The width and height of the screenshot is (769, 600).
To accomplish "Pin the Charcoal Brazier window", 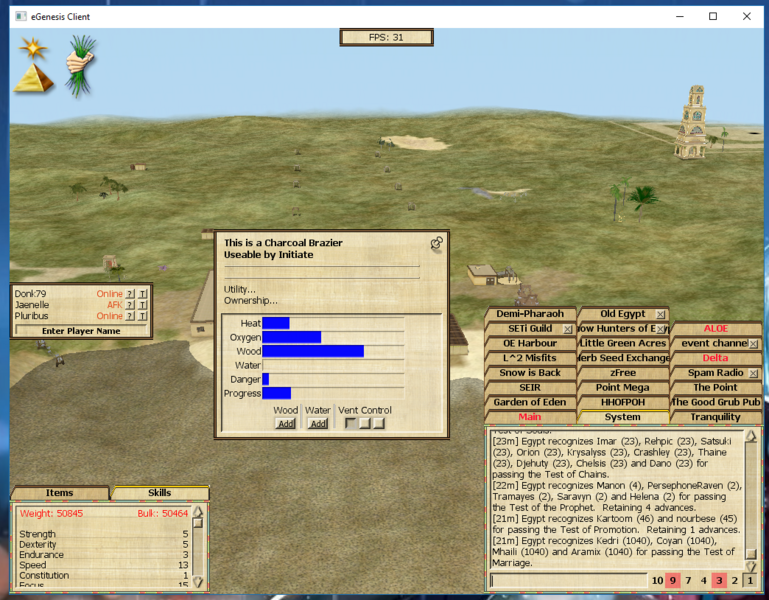I will coord(436,243).
